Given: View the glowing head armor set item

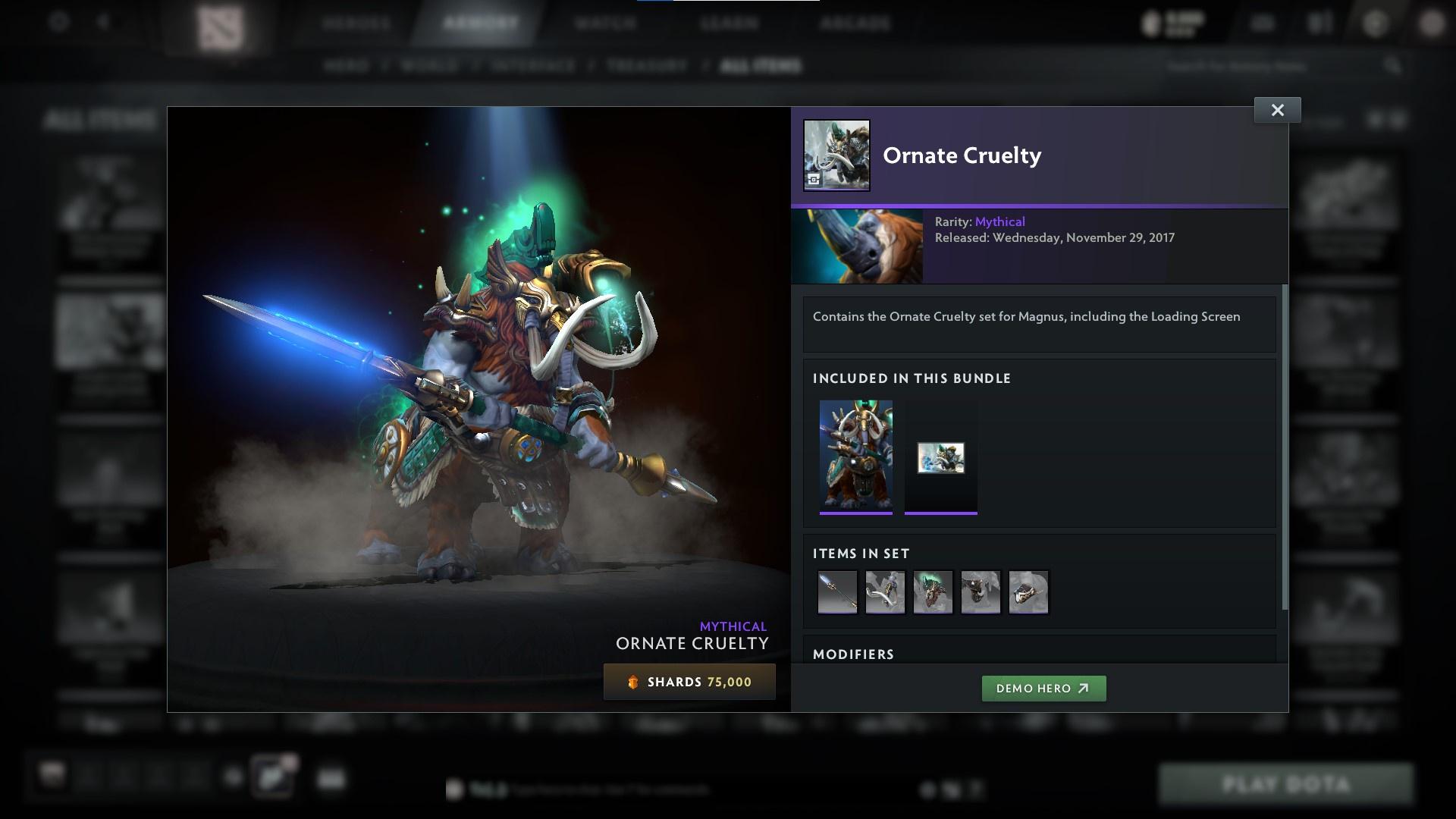Looking at the screenshot, I should click(x=933, y=592).
